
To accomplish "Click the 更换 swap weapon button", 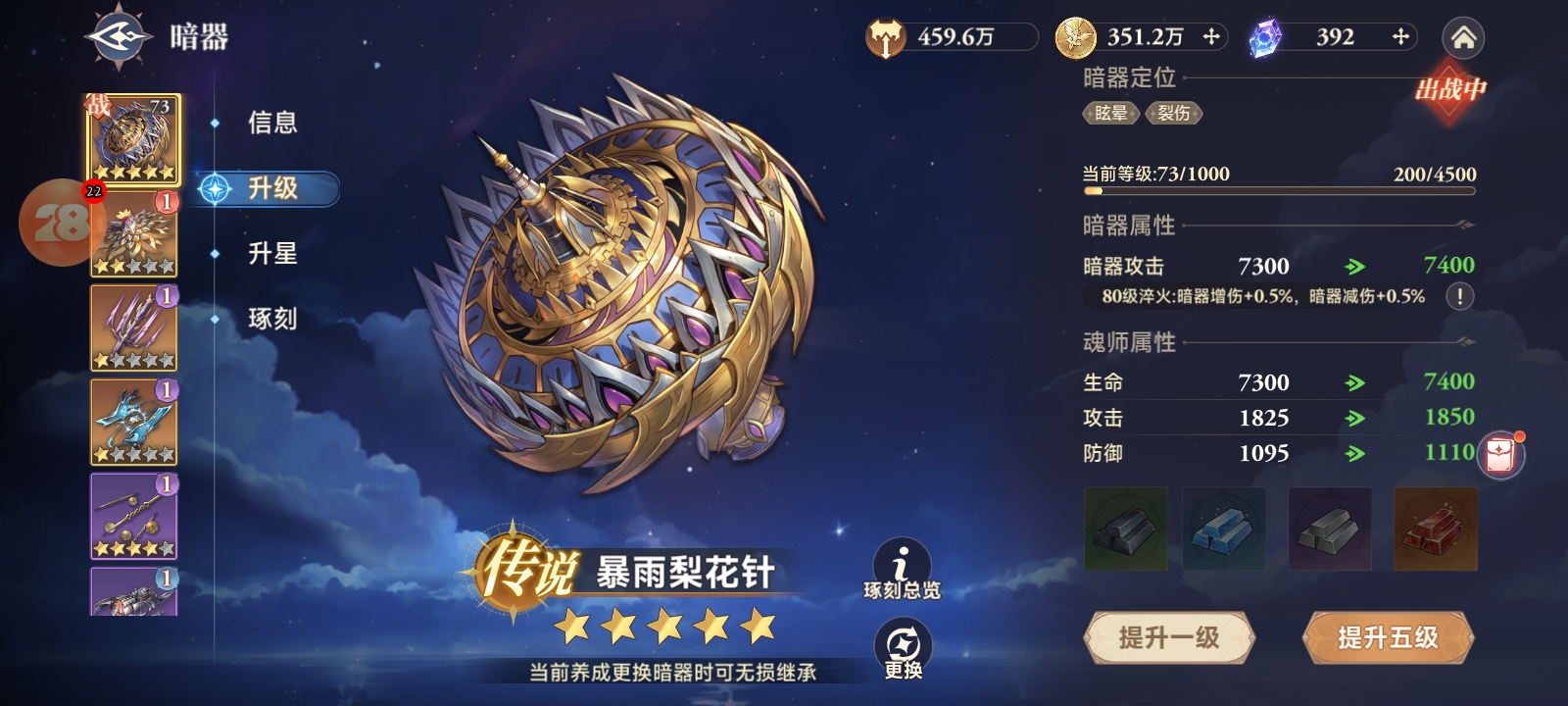I will 902,649.
